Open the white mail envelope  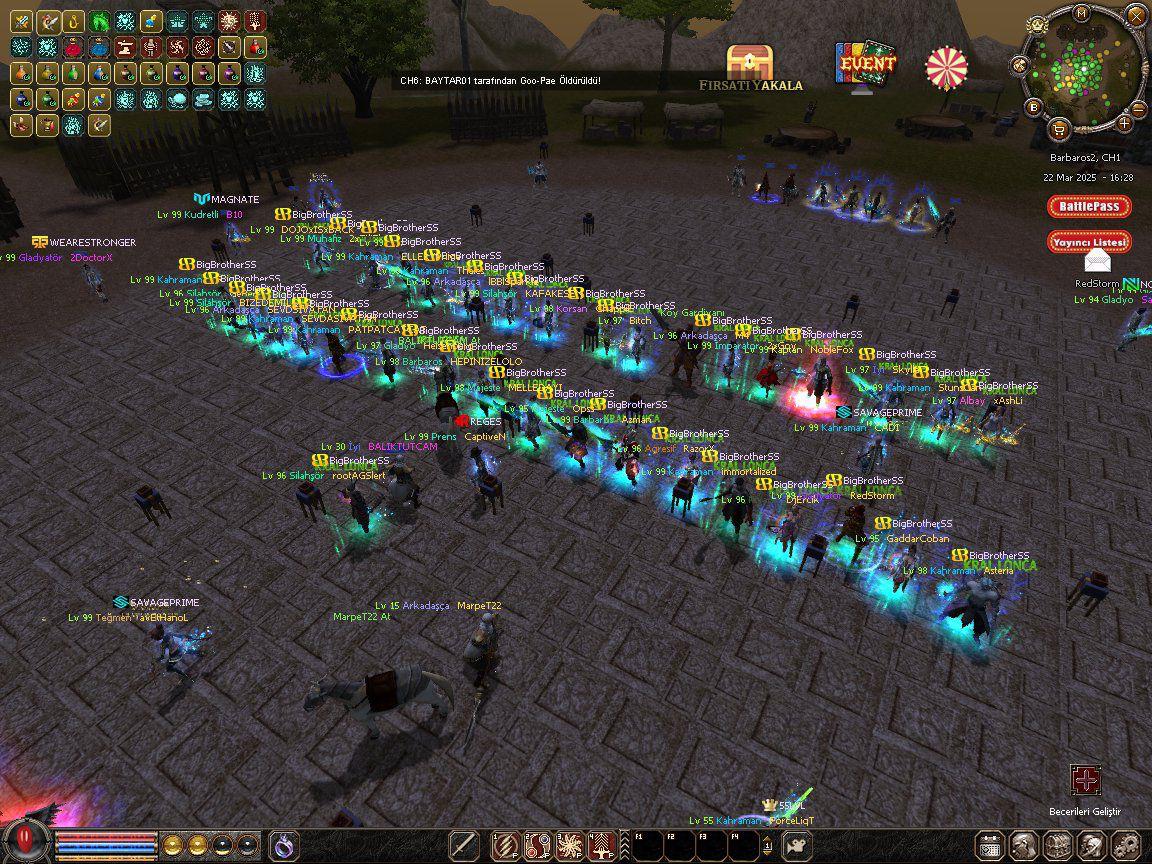[1098, 262]
